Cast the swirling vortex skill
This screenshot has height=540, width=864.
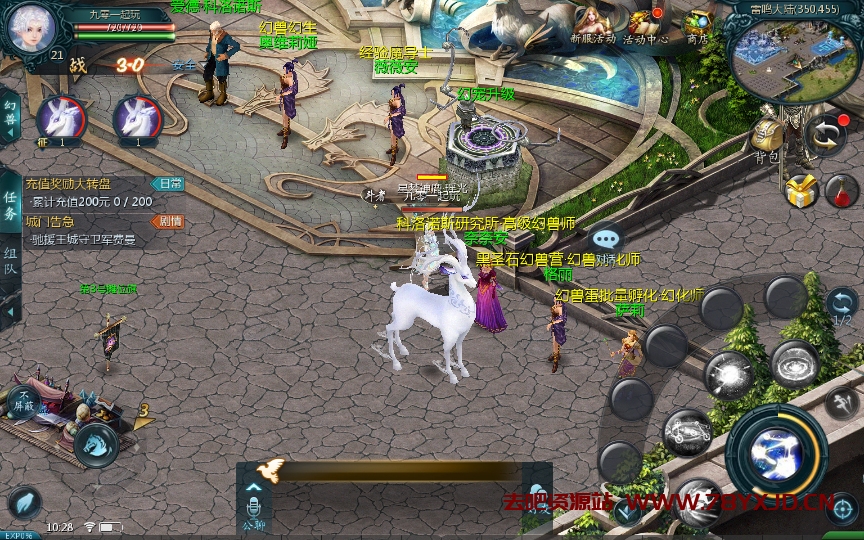(x=795, y=363)
